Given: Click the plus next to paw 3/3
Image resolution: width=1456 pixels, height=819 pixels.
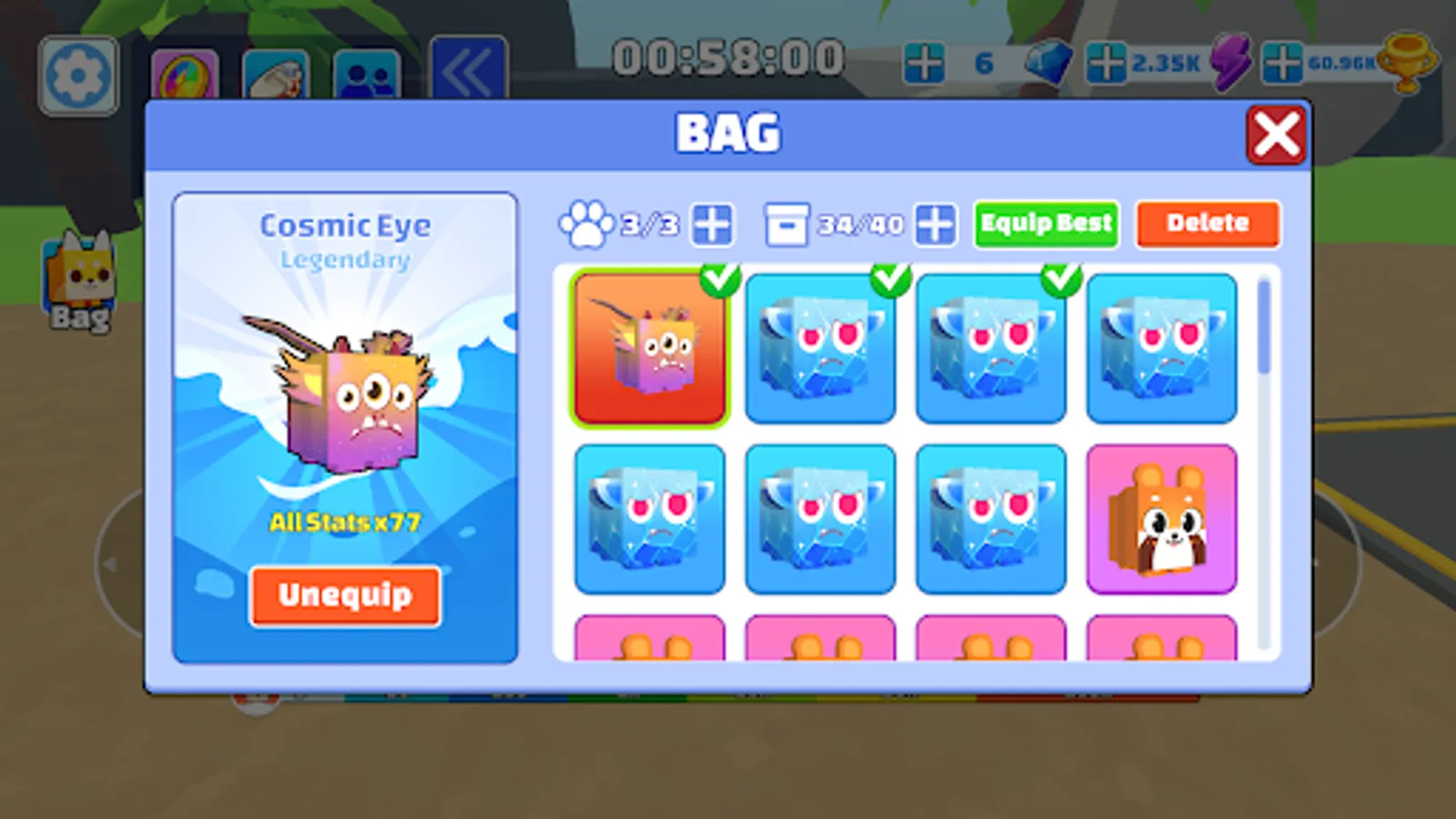Looking at the screenshot, I should 713,224.
